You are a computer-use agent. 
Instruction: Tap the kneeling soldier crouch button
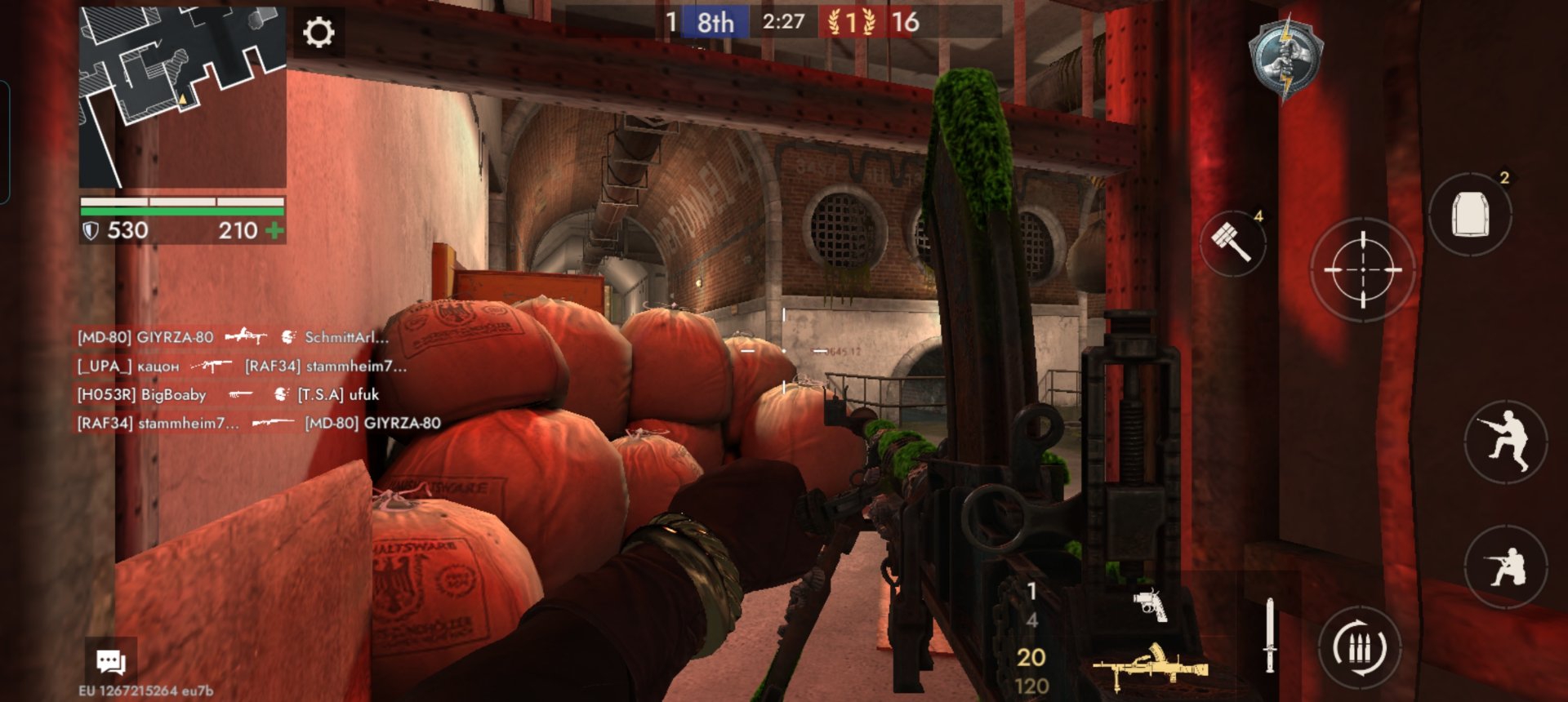pos(1505,566)
